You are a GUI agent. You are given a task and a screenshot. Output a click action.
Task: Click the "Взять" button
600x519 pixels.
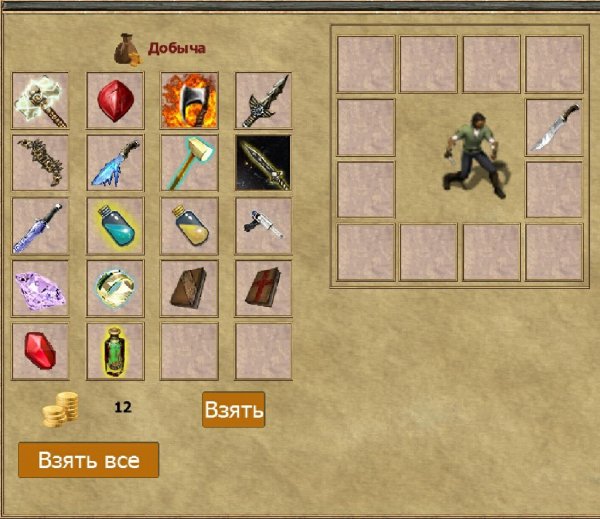point(233,409)
